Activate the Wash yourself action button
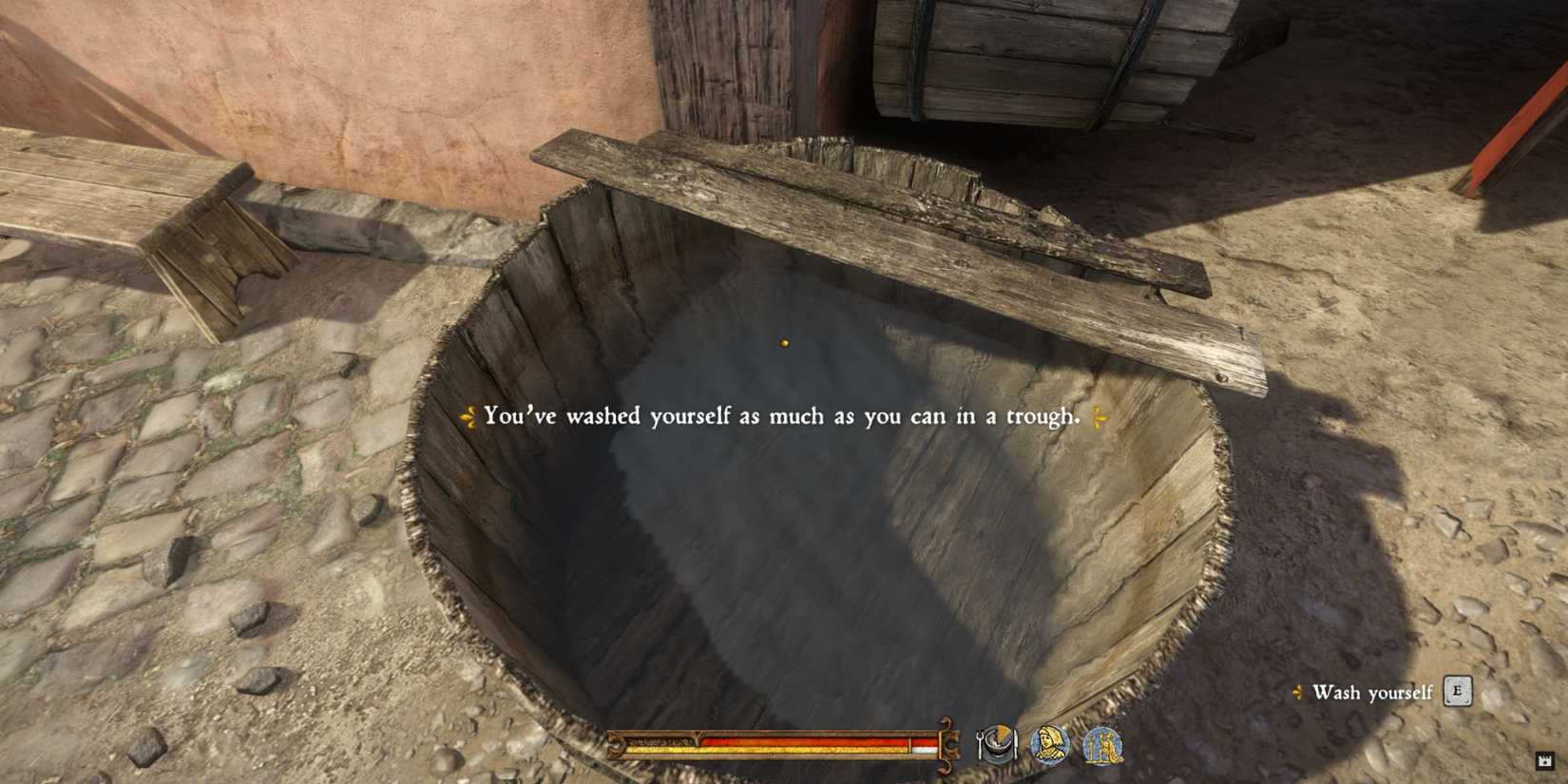Viewport: 1568px width, 784px height. [1458, 691]
